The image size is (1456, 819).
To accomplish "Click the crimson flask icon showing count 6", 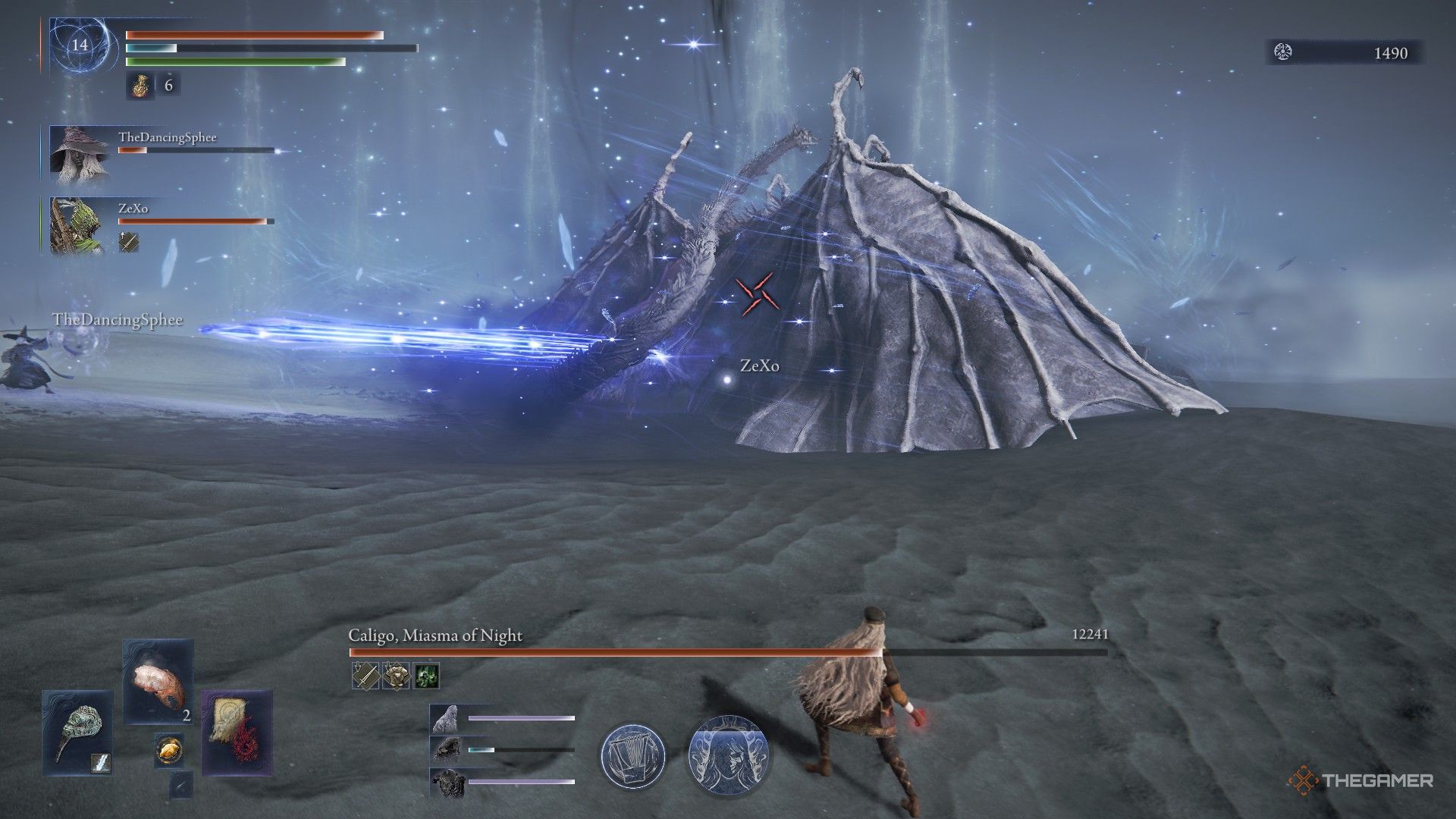I will (x=141, y=86).
